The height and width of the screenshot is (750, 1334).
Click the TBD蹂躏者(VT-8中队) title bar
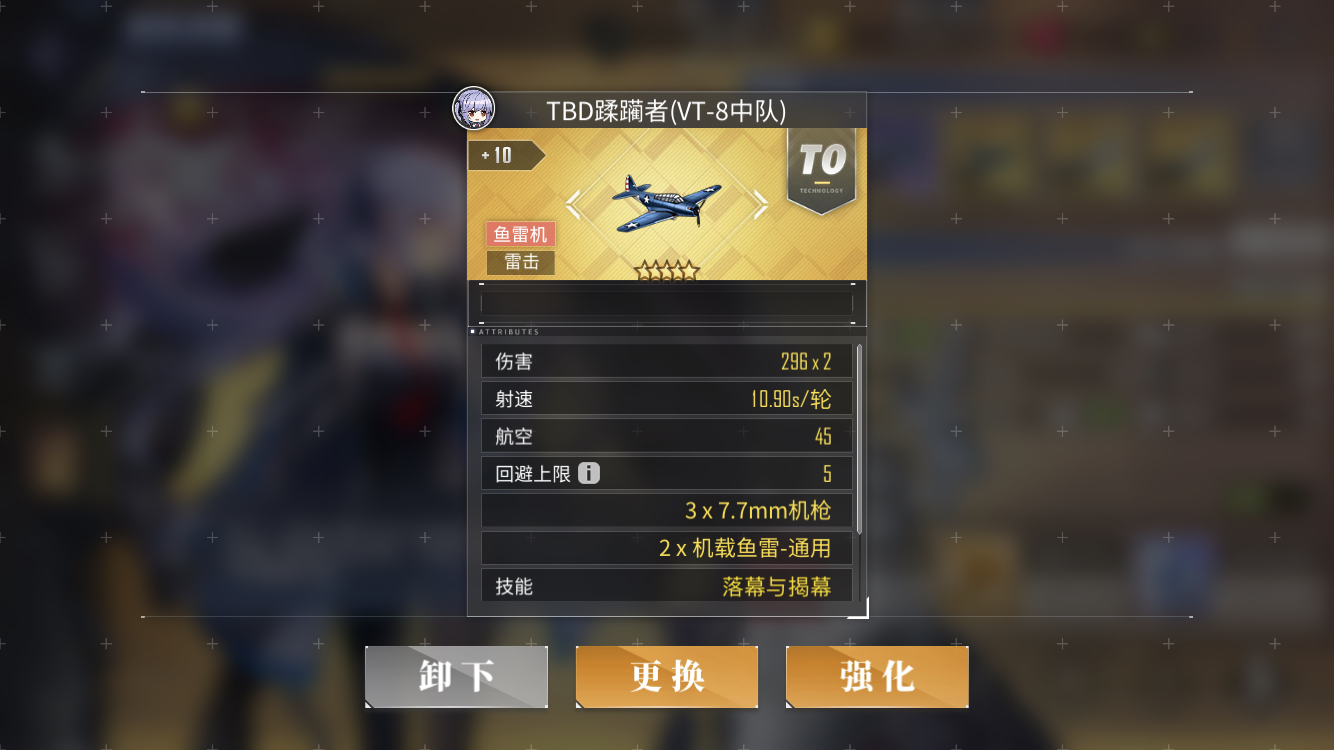(x=667, y=110)
